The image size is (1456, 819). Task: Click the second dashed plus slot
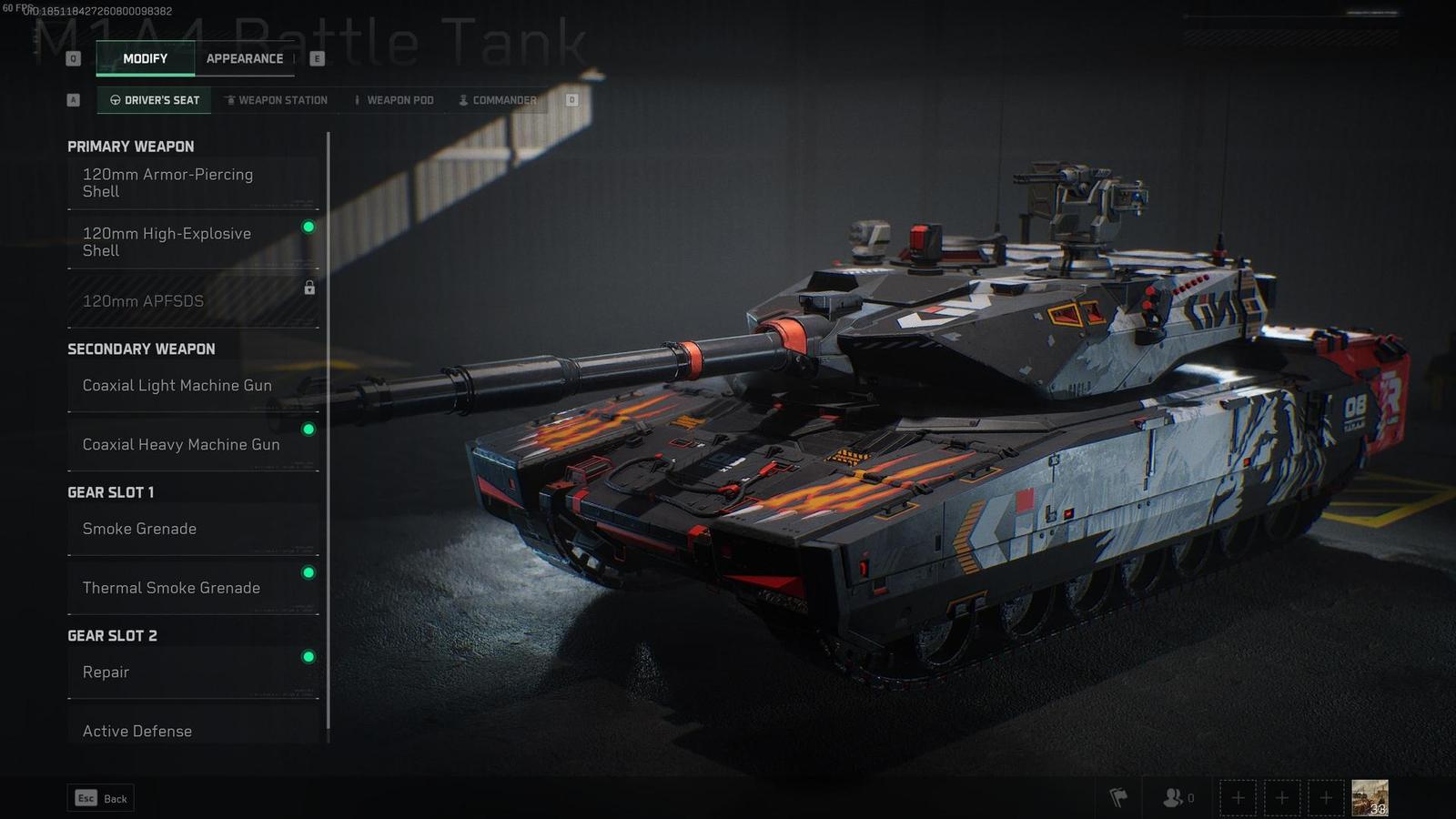[x=1282, y=797]
